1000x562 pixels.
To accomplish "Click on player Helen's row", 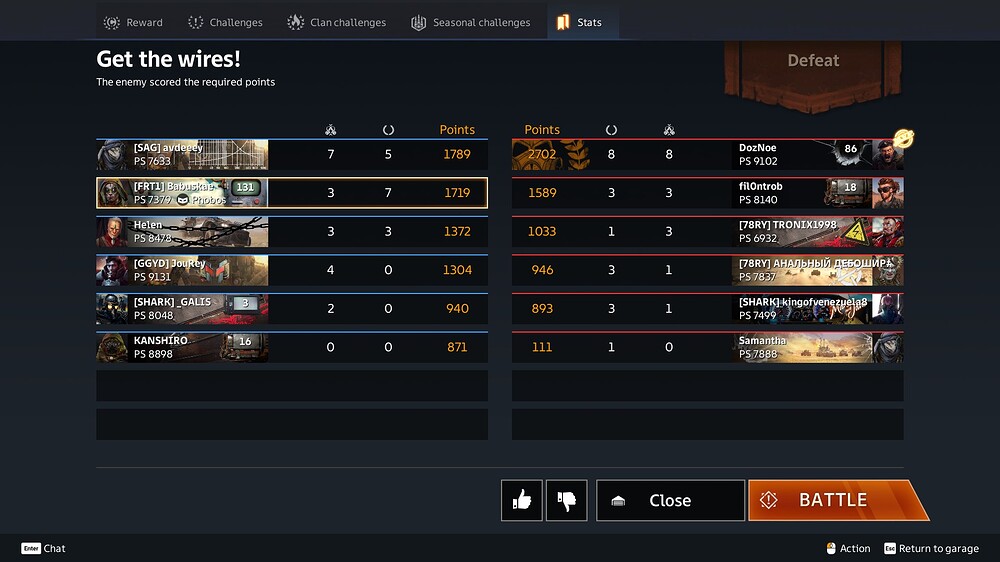I will (291, 231).
